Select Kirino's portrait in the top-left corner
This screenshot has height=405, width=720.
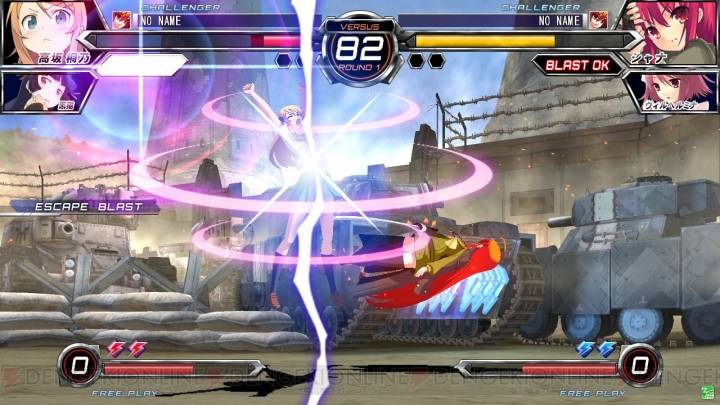coord(40,28)
